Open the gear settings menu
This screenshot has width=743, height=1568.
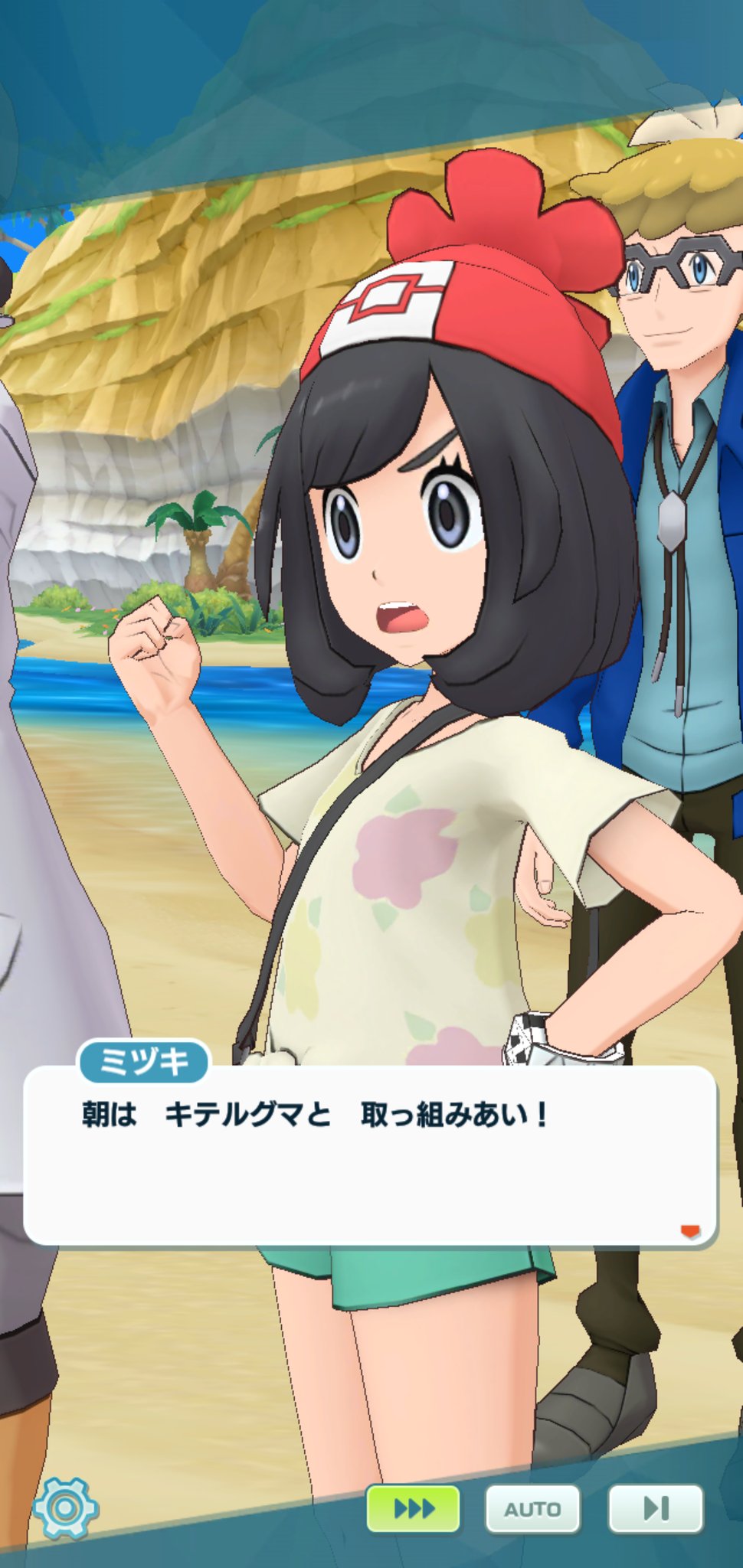click(65, 1508)
